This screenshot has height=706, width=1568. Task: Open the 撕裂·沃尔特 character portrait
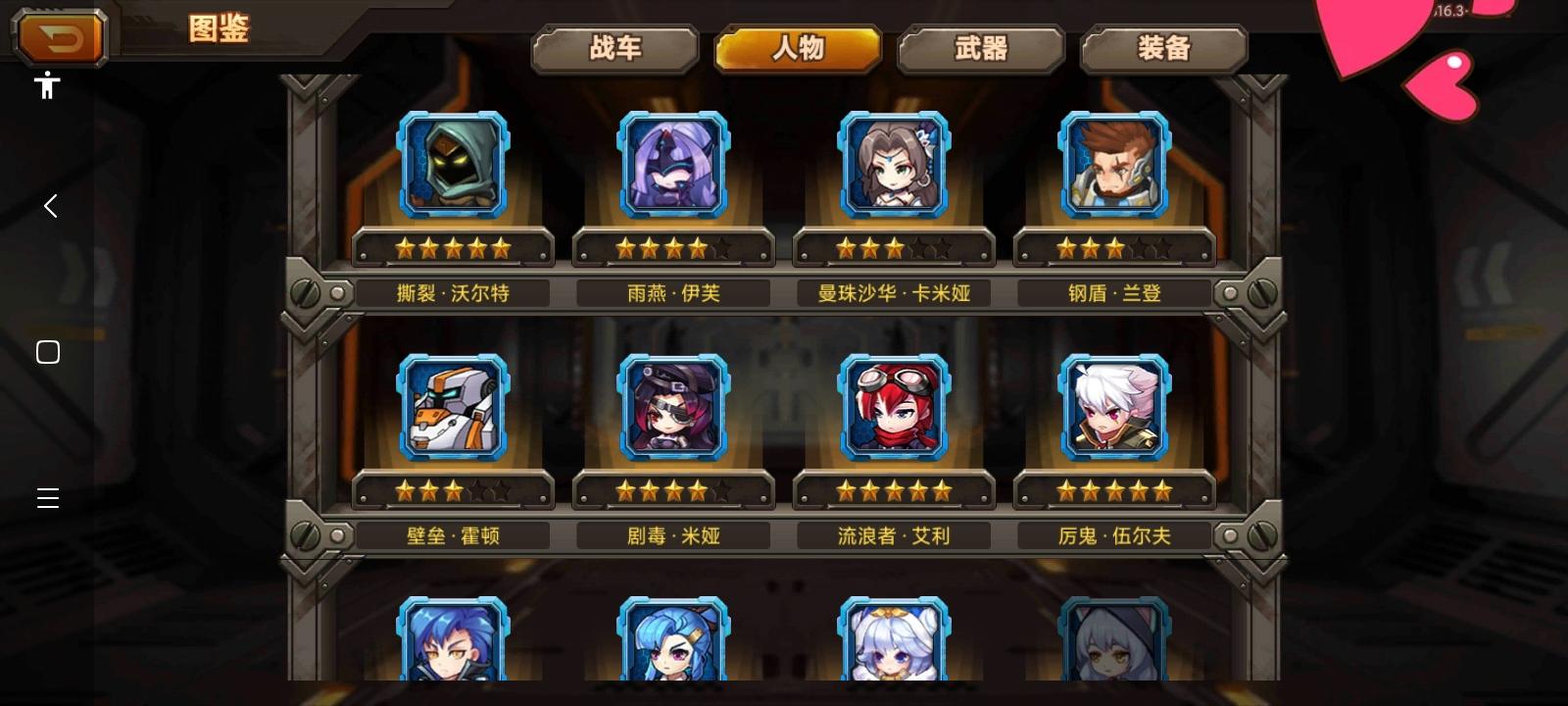tap(452, 163)
